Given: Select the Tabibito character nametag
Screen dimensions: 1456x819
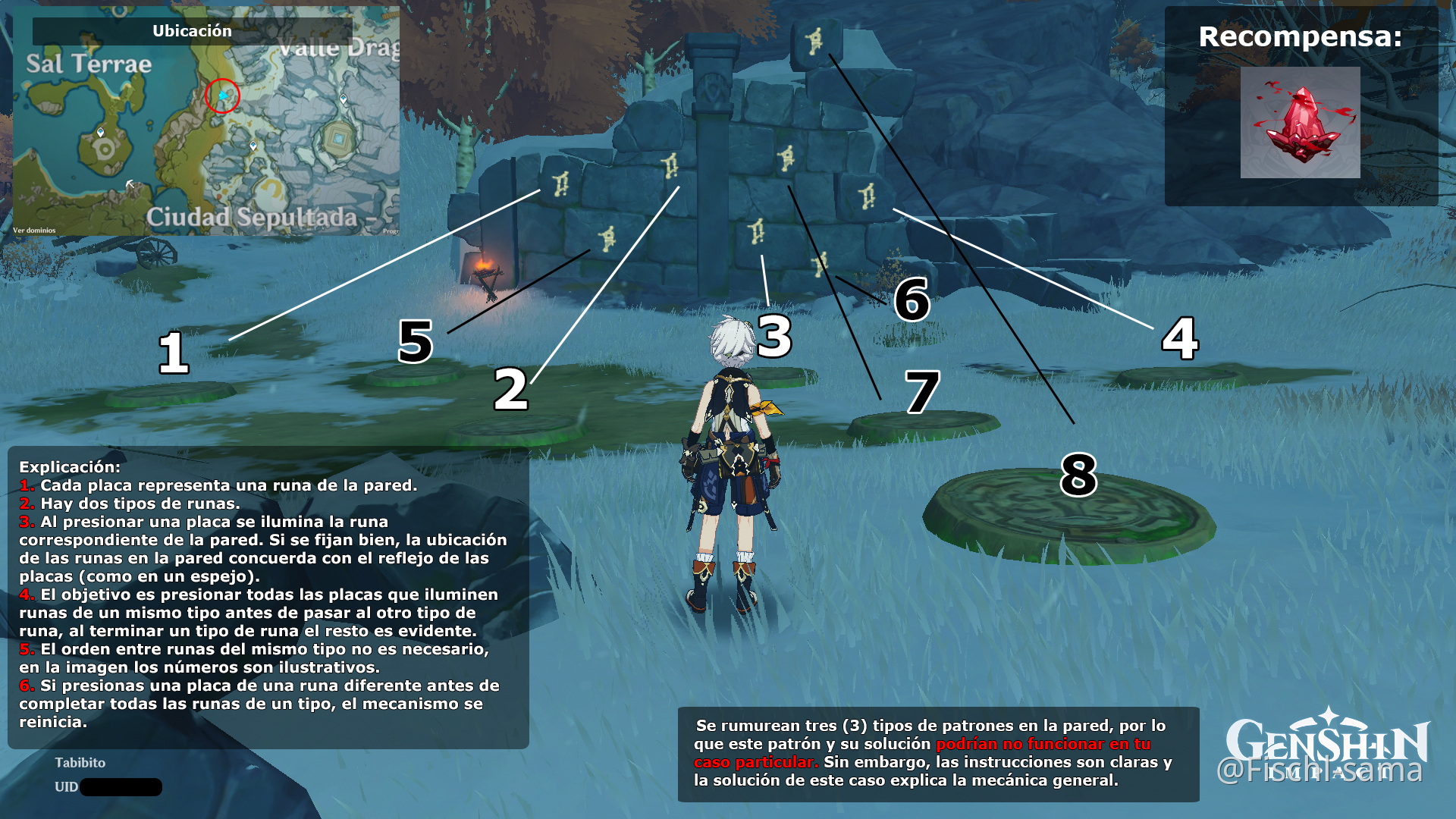Looking at the screenshot, I should [x=80, y=763].
